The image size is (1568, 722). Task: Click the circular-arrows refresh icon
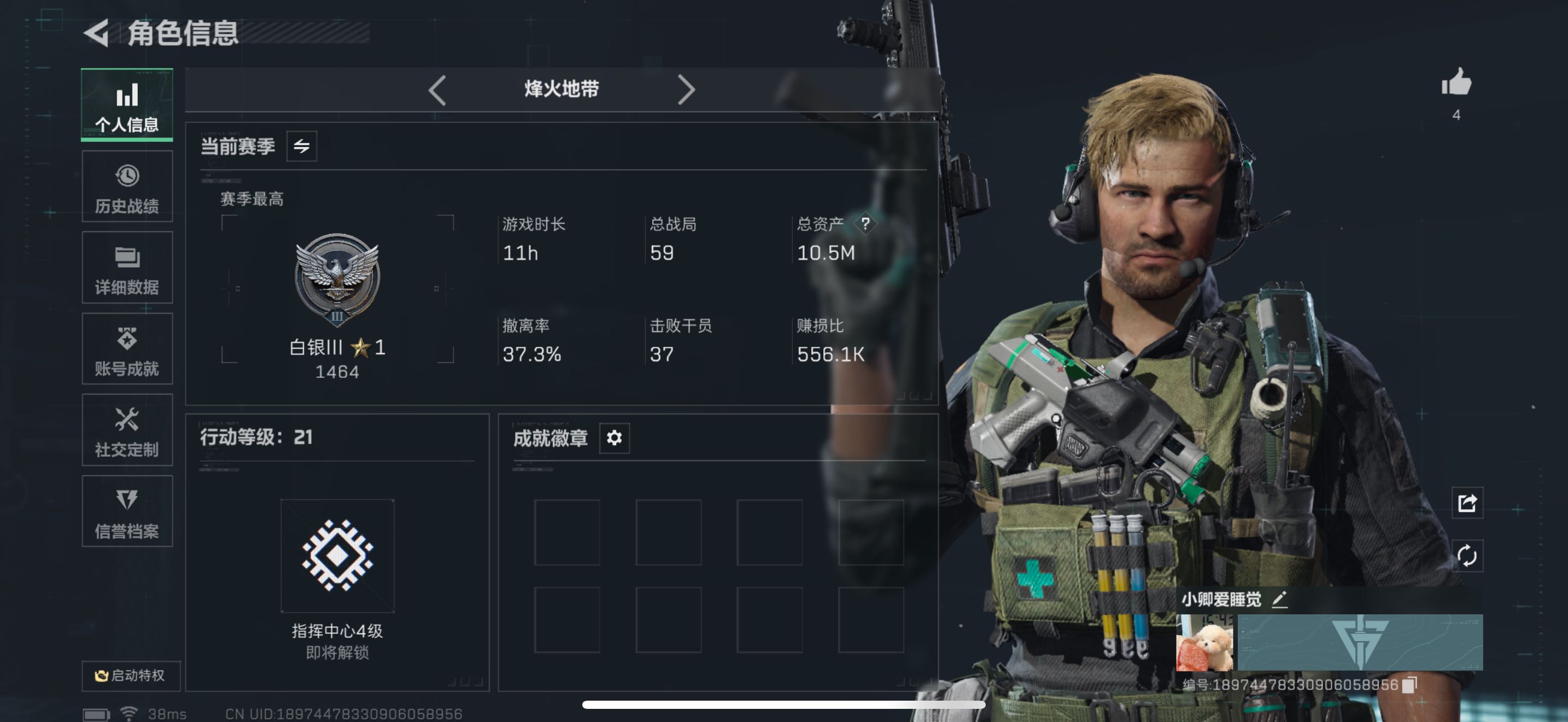(x=1466, y=555)
